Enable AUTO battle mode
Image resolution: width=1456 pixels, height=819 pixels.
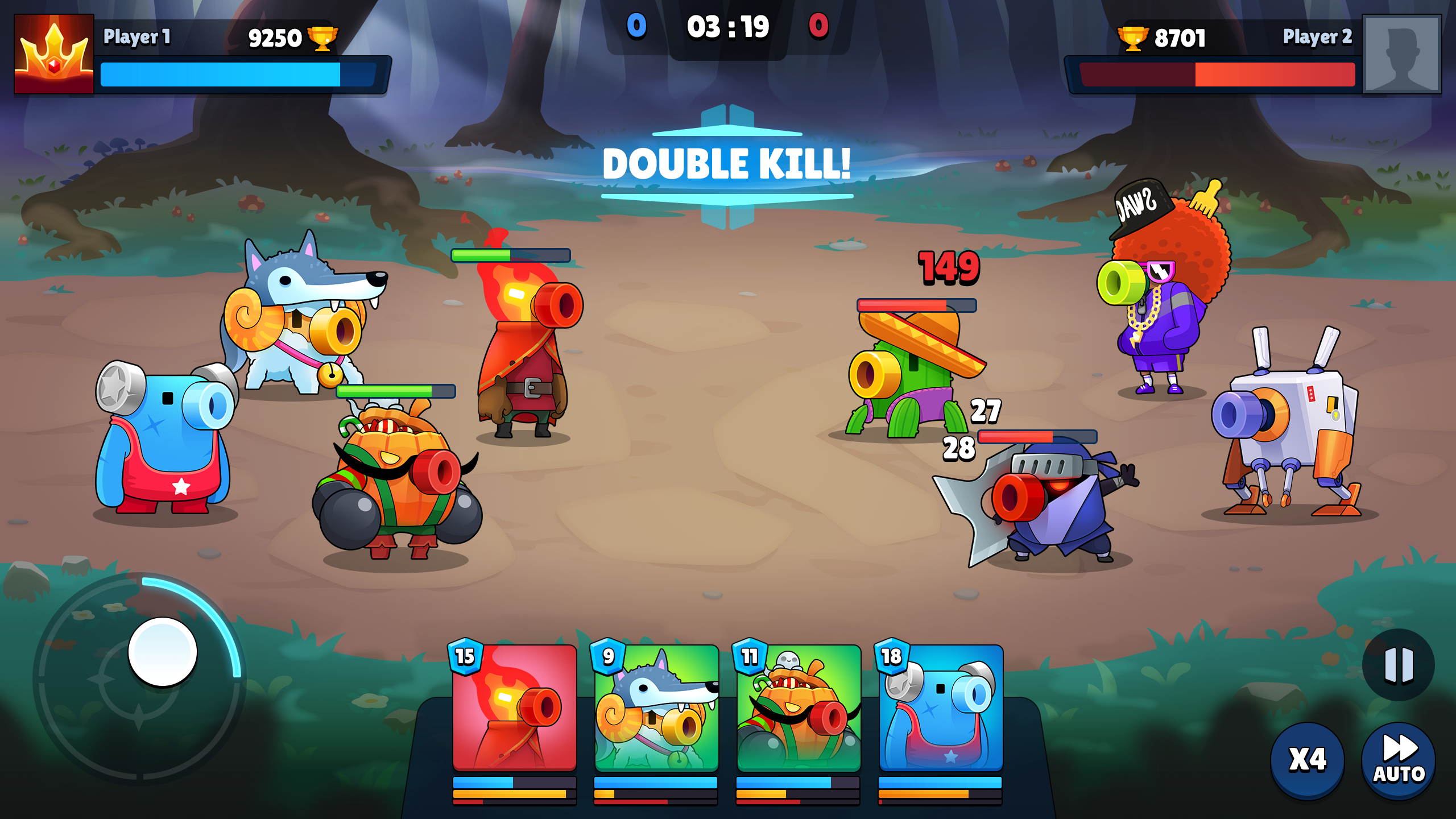(1398, 760)
